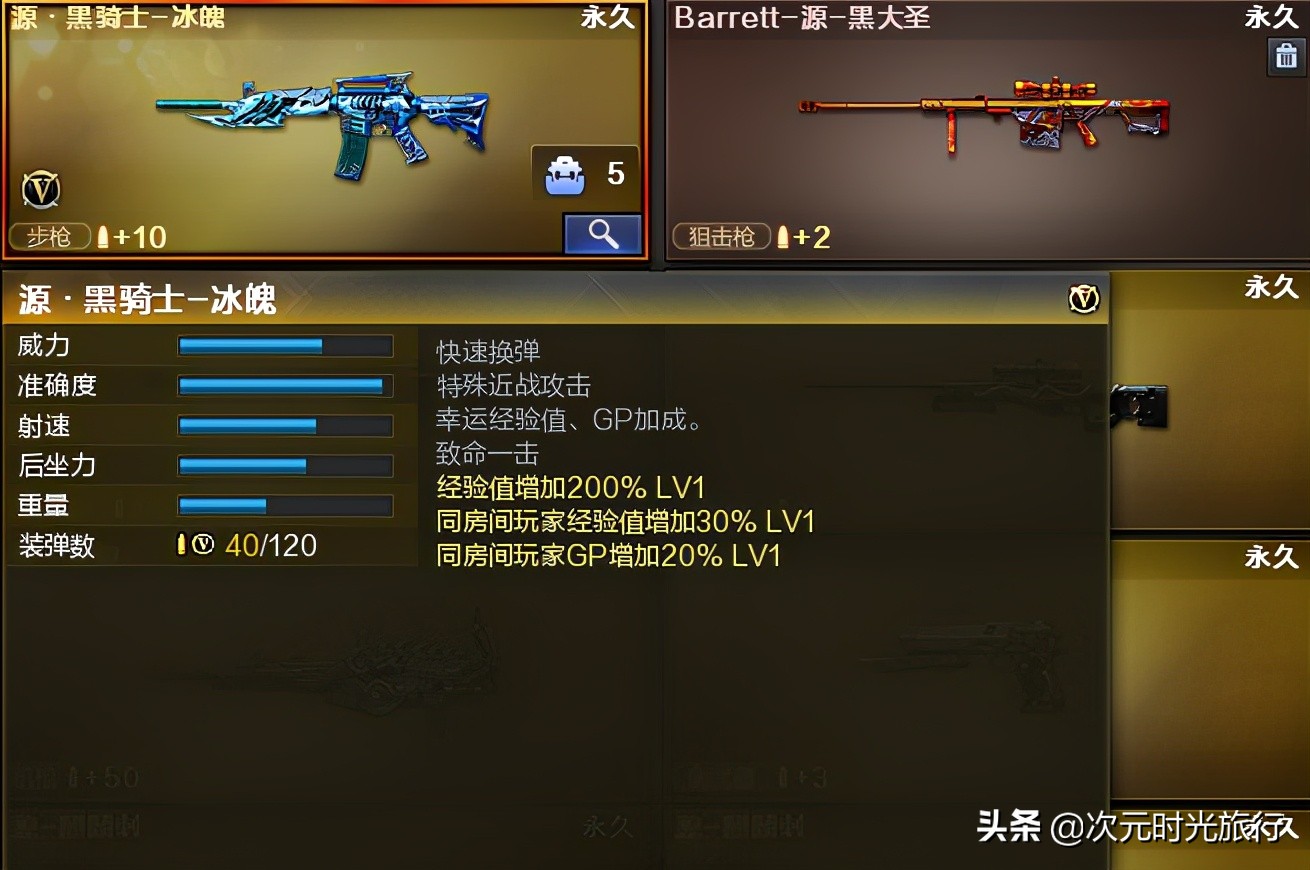Image resolution: width=1310 pixels, height=870 pixels.
Task: Click the bullet icon next to +10
Action: (x=104, y=237)
